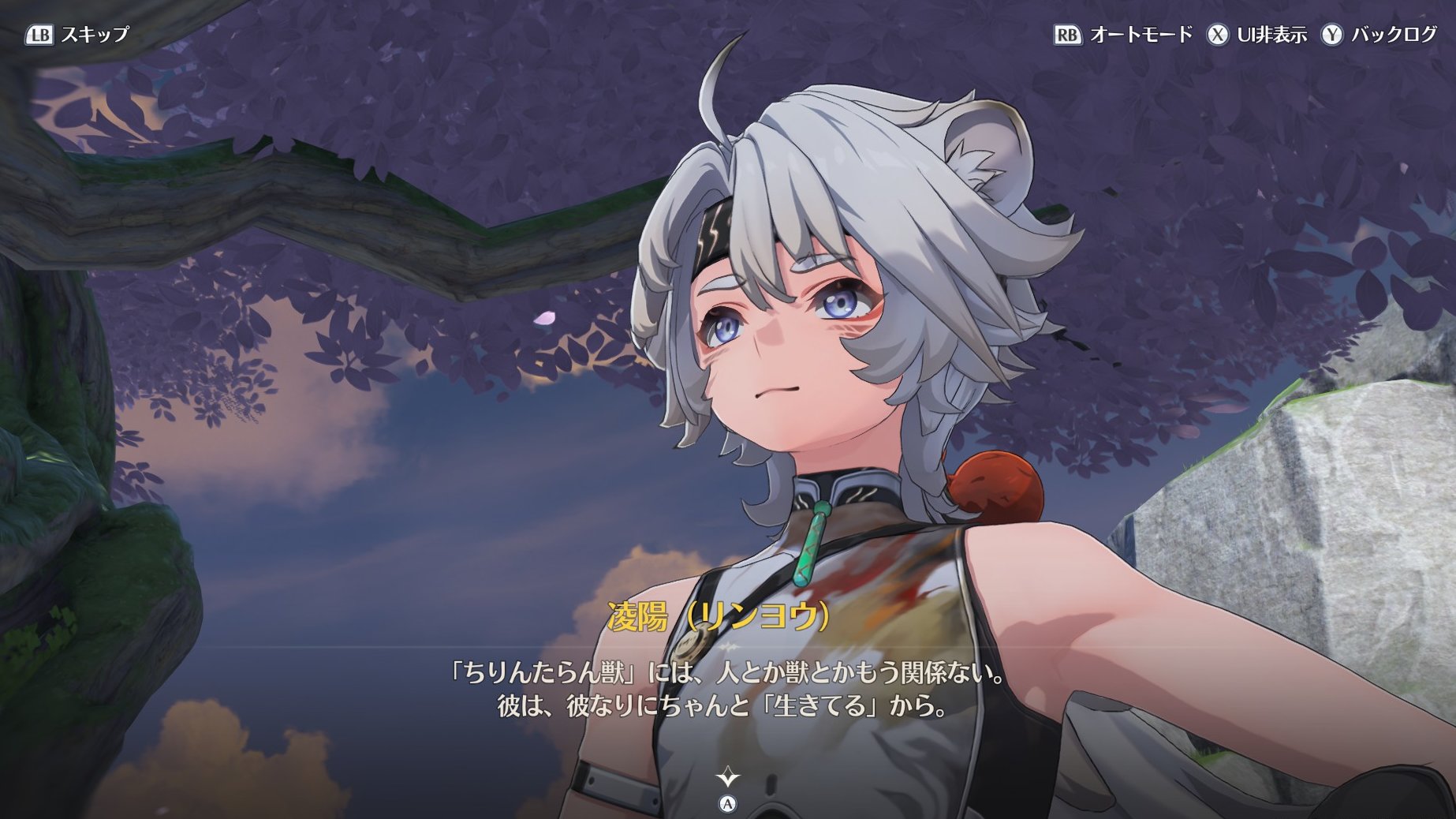
Task: Hide the interface with UI非表示
Action: [1256, 35]
